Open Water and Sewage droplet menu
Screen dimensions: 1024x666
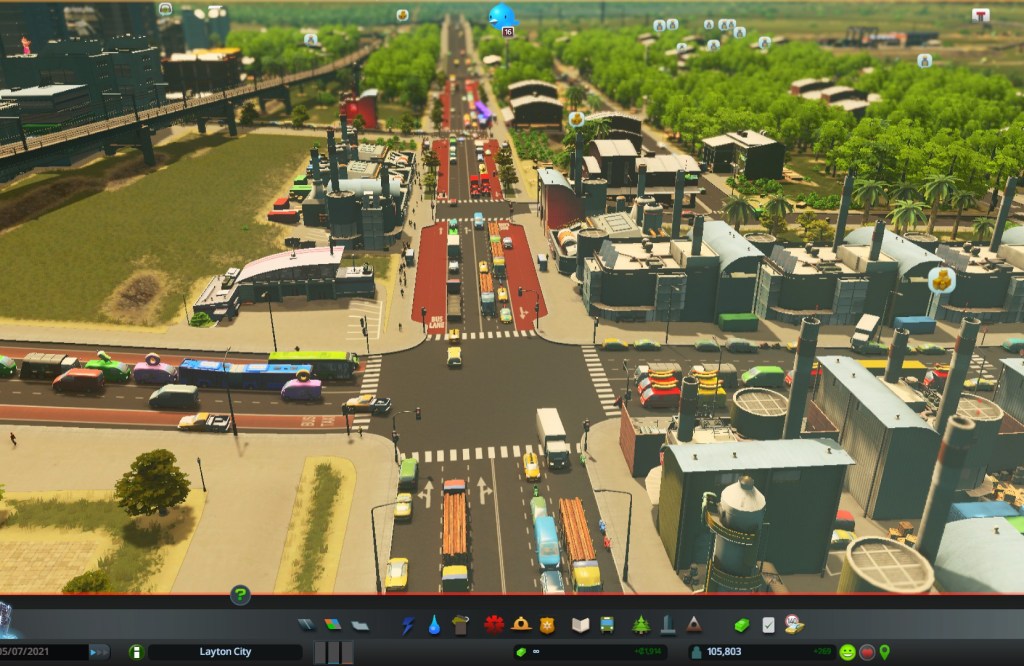pos(434,625)
